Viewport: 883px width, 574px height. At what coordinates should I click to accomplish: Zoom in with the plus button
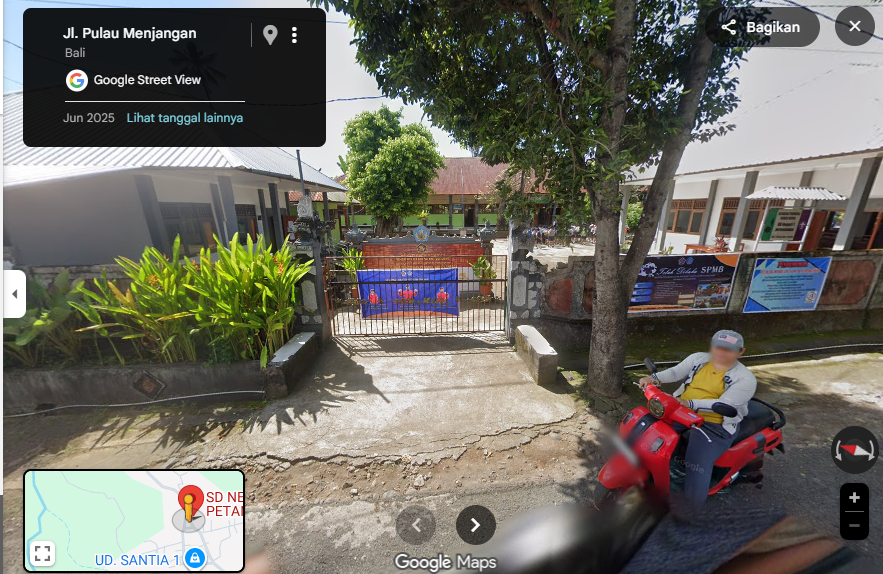point(853,497)
